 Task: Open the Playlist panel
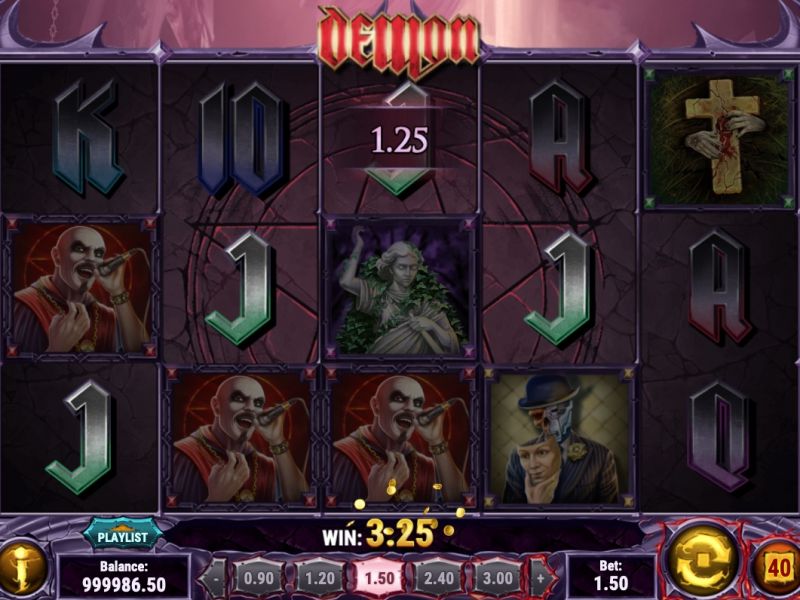tap(122, 536)
